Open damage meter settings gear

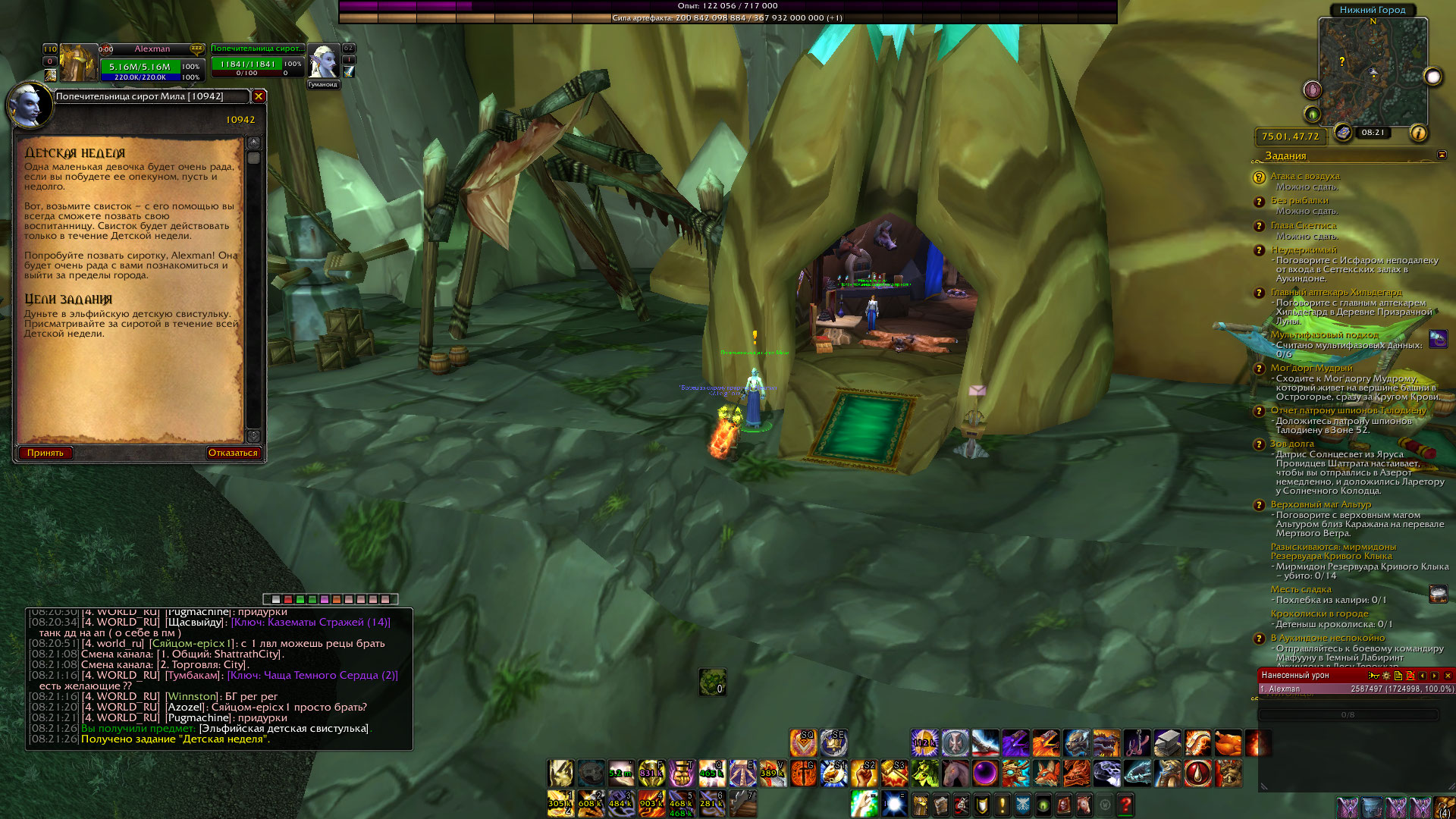(1386, 675)
